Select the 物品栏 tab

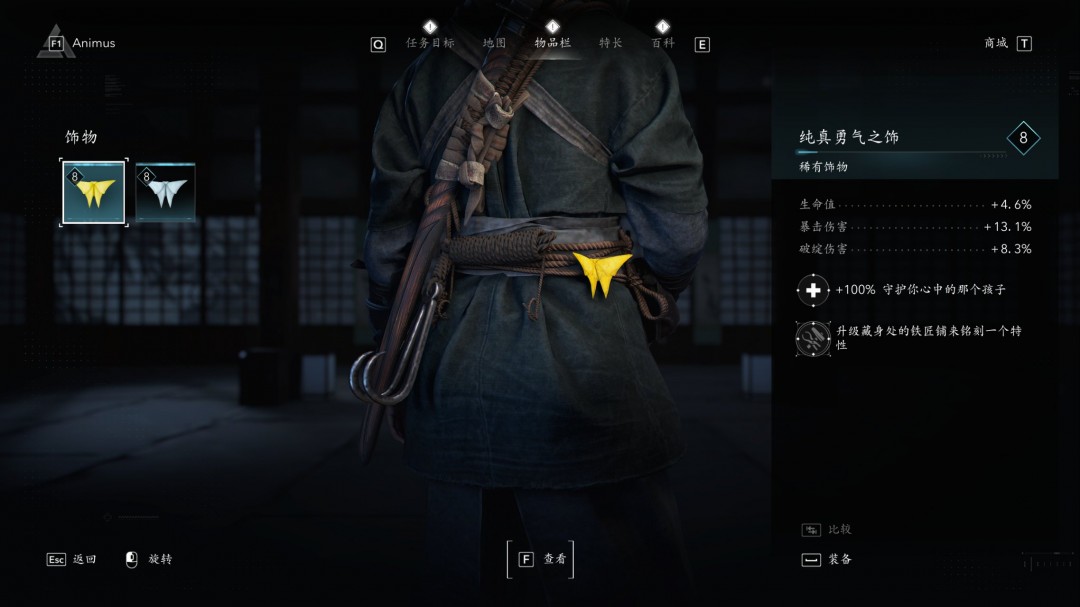552,43
